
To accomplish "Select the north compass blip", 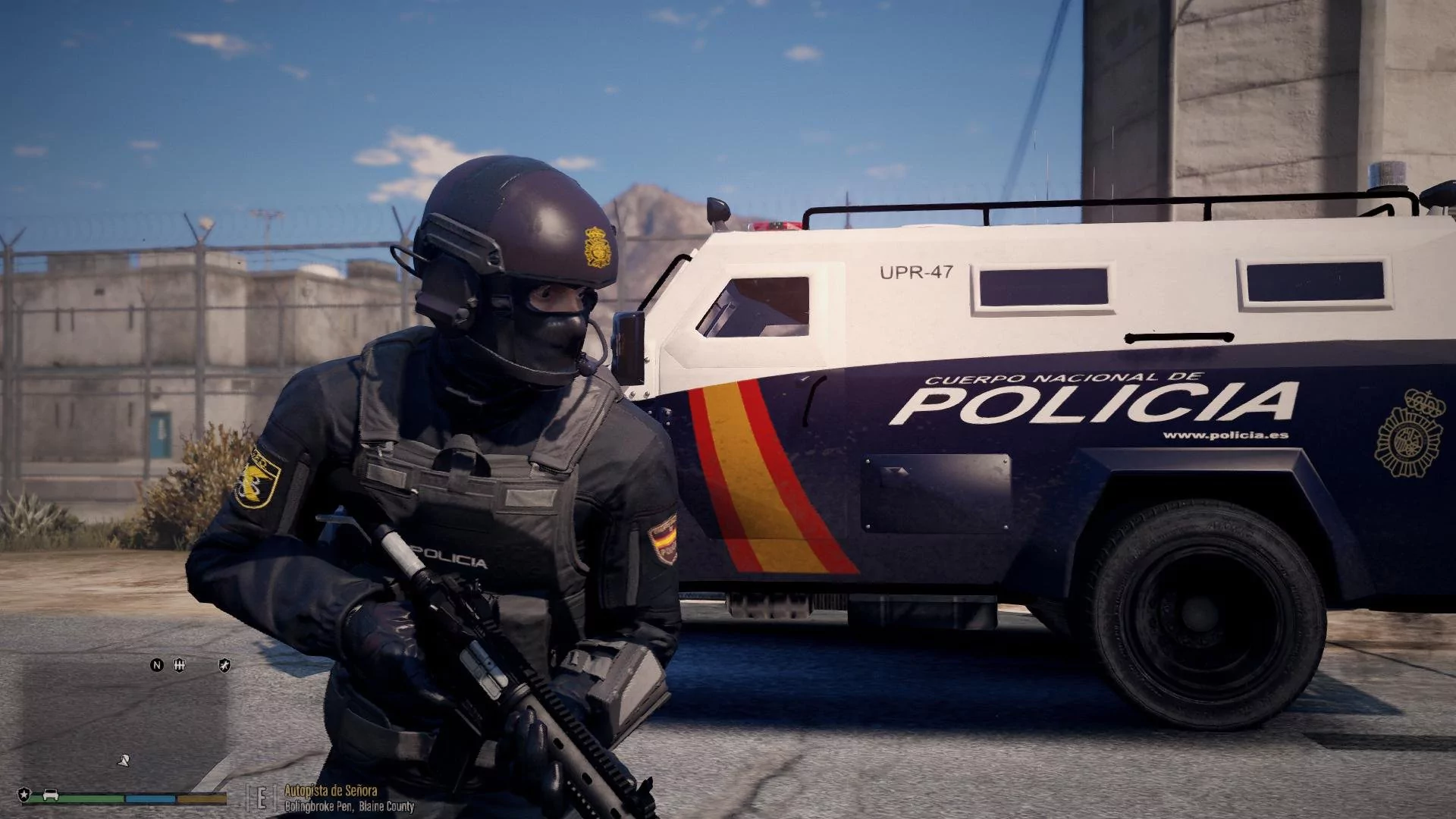I will click(157, 666).
